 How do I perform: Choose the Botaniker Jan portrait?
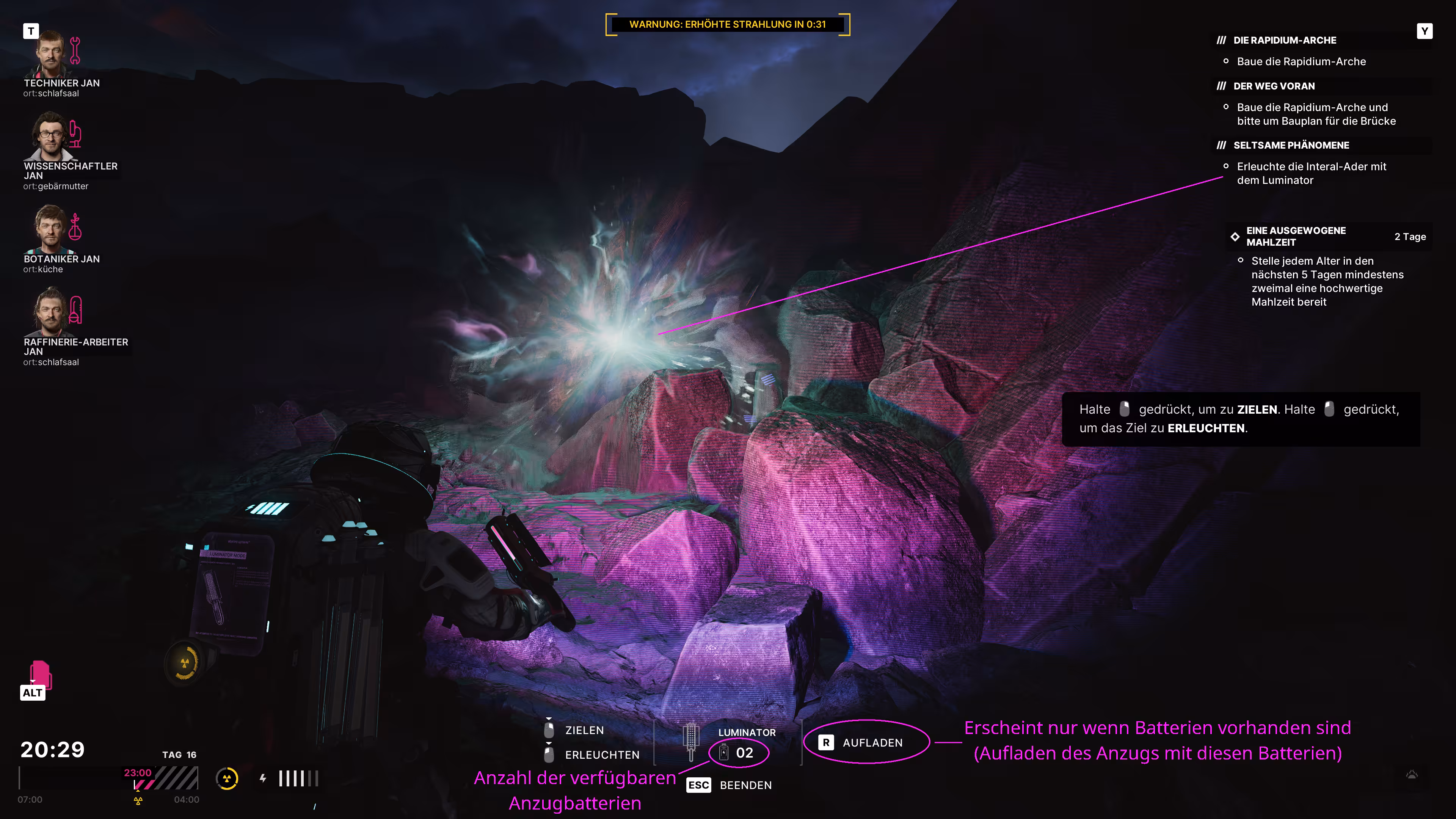(51, 229)
